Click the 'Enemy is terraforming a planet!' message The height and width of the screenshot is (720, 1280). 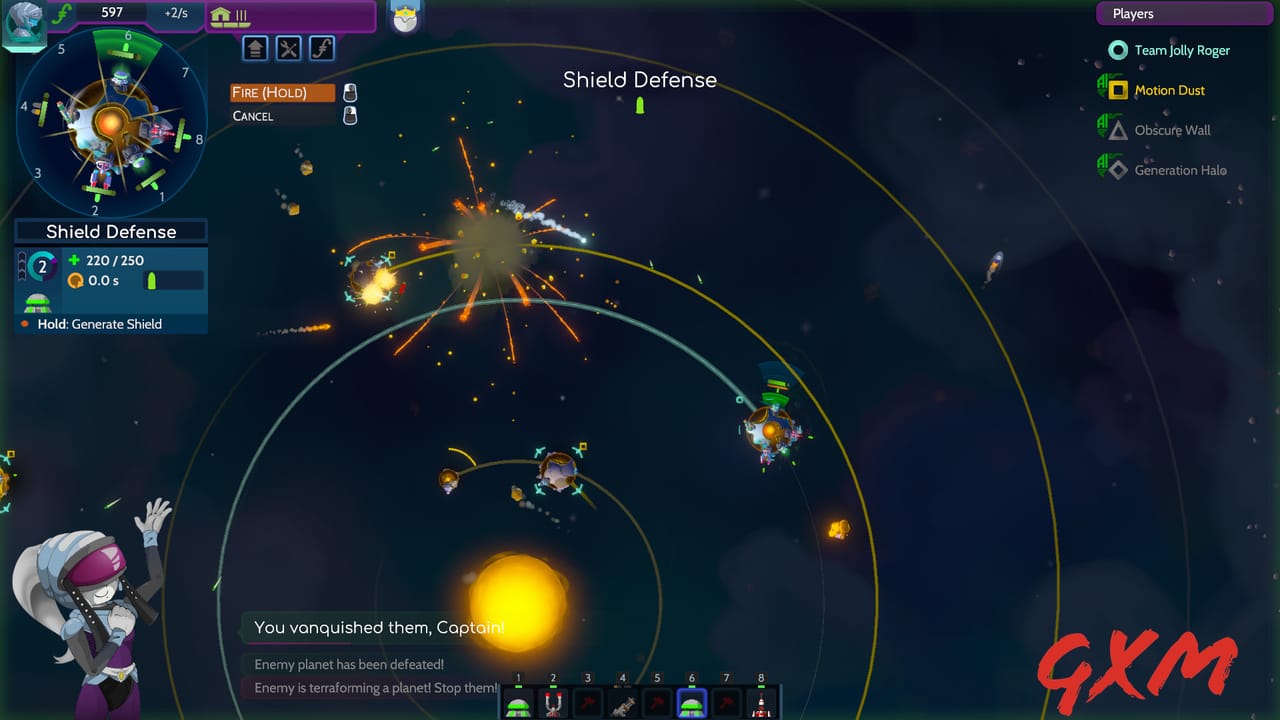(x=375, y=688)
